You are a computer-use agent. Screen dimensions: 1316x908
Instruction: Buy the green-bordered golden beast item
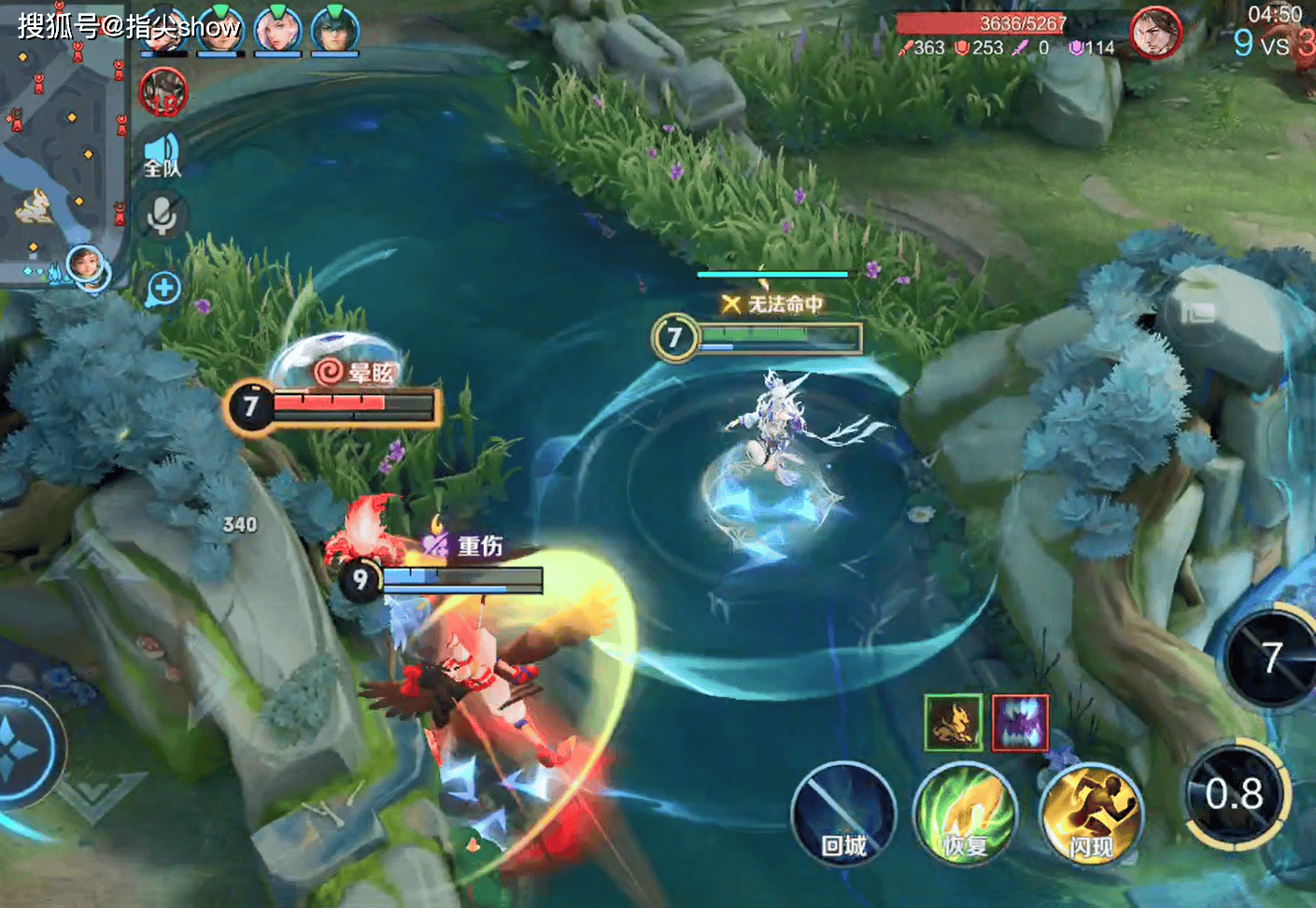pyautogui.click(x=953, y=722)
